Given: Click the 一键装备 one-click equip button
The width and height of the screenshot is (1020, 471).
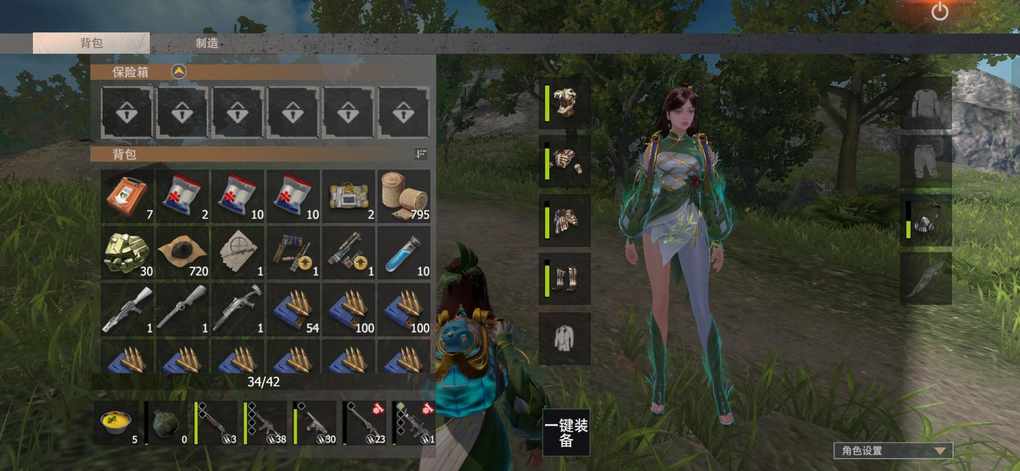Looking at the screenshot, I should point(566,433).
